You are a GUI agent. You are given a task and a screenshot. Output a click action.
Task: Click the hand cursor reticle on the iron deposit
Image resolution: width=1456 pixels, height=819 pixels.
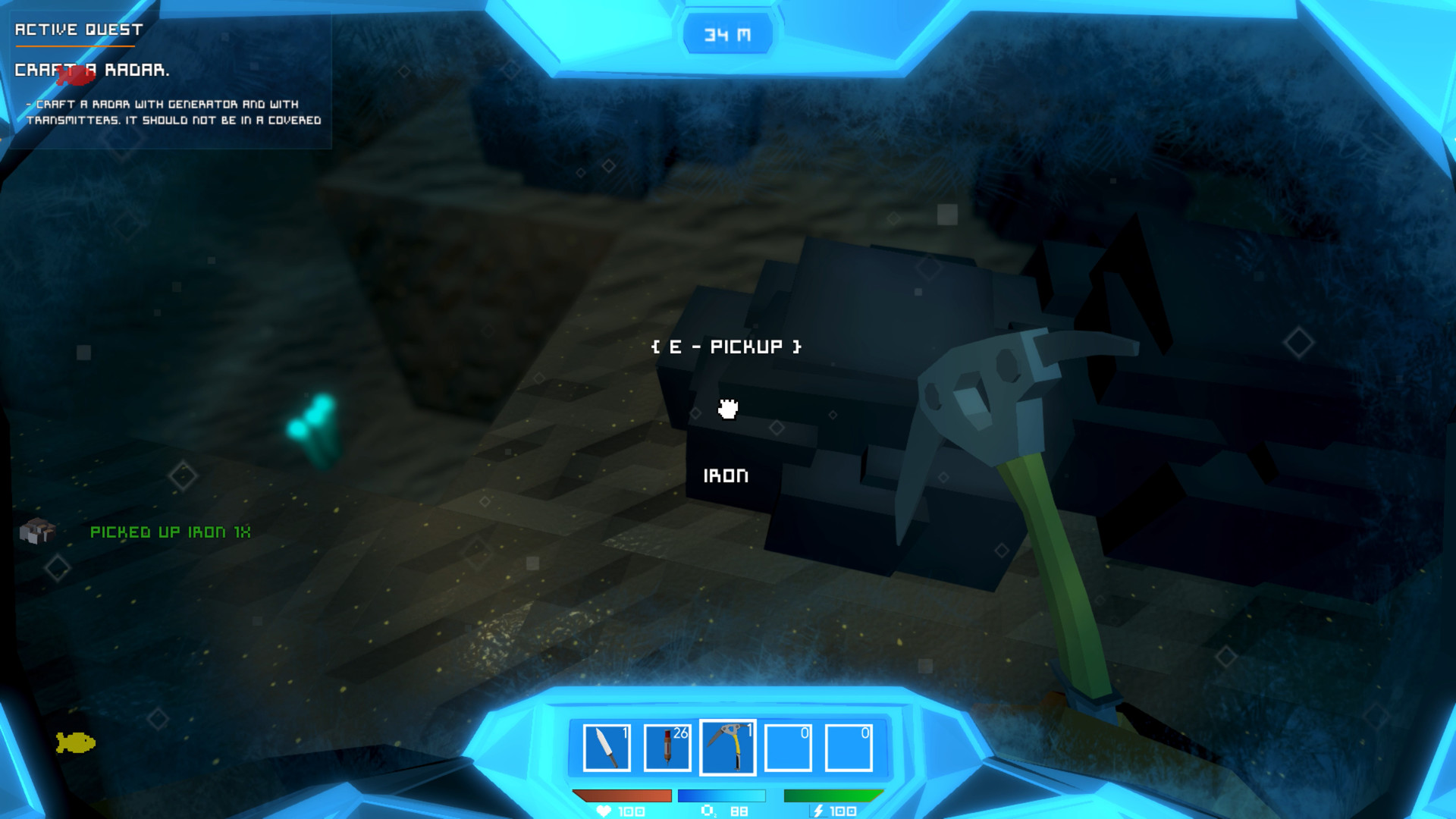(x=726, y=408)
